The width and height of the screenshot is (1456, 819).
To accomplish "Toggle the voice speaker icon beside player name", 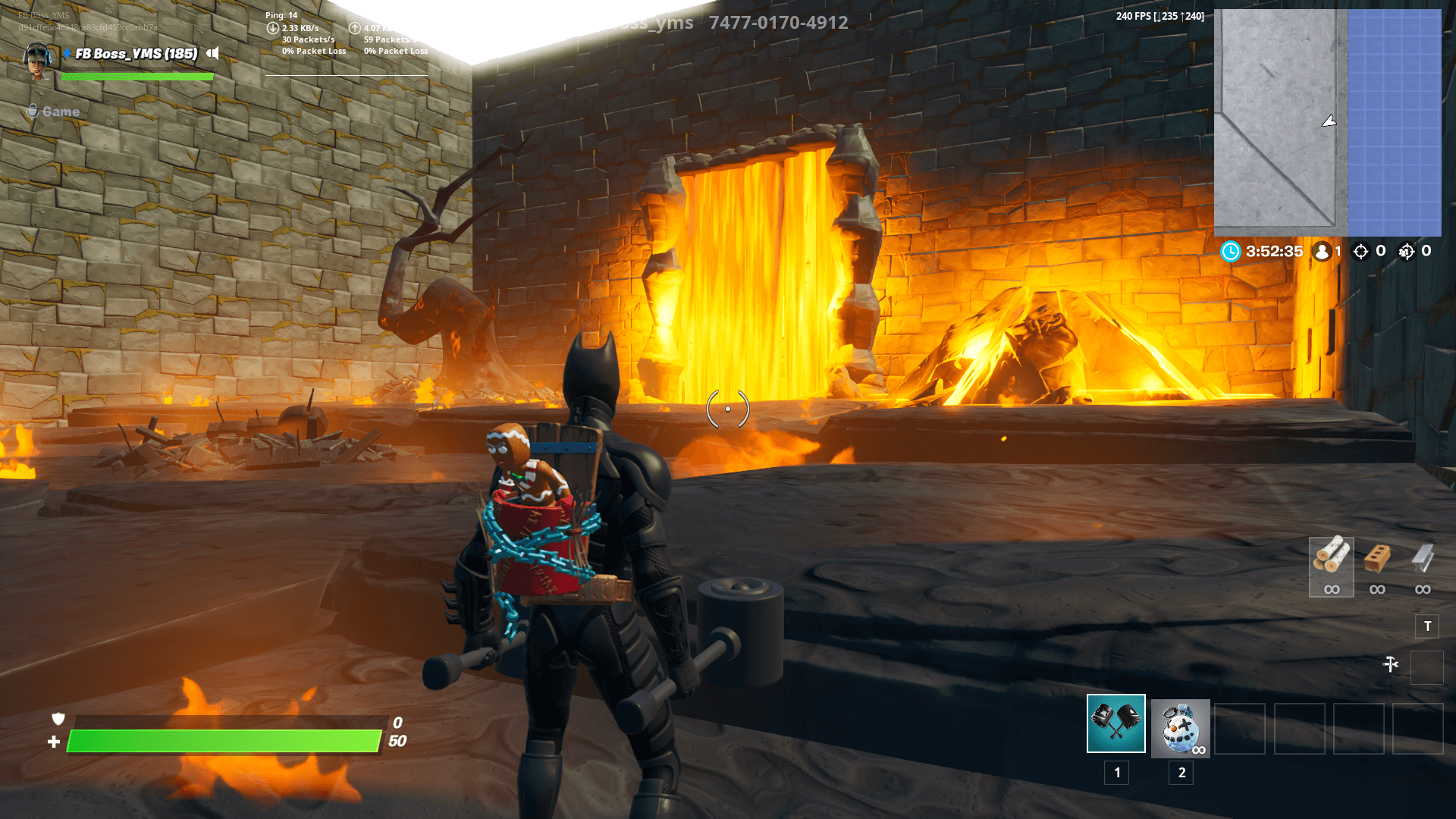I will pos(212,53).
